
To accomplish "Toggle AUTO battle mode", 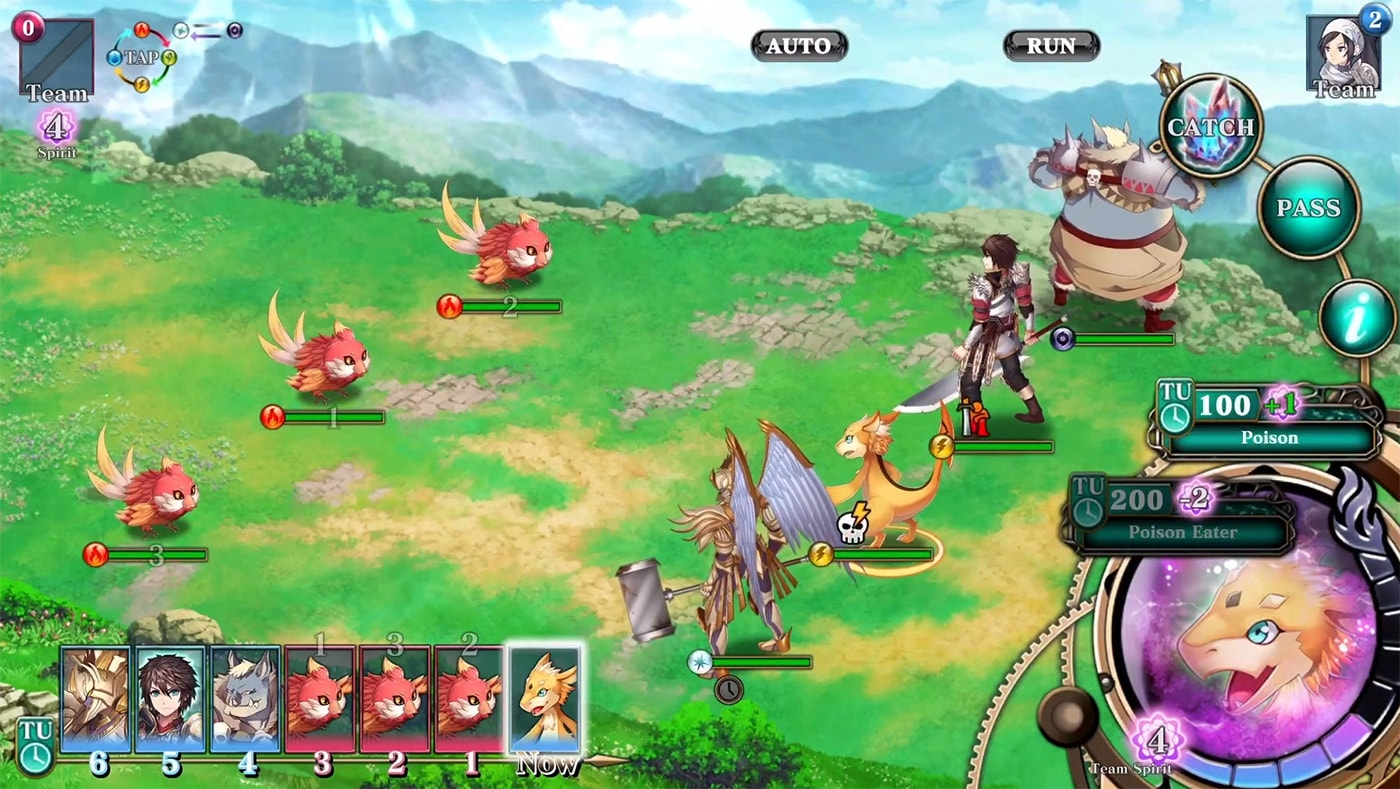I will pos(799,46).
